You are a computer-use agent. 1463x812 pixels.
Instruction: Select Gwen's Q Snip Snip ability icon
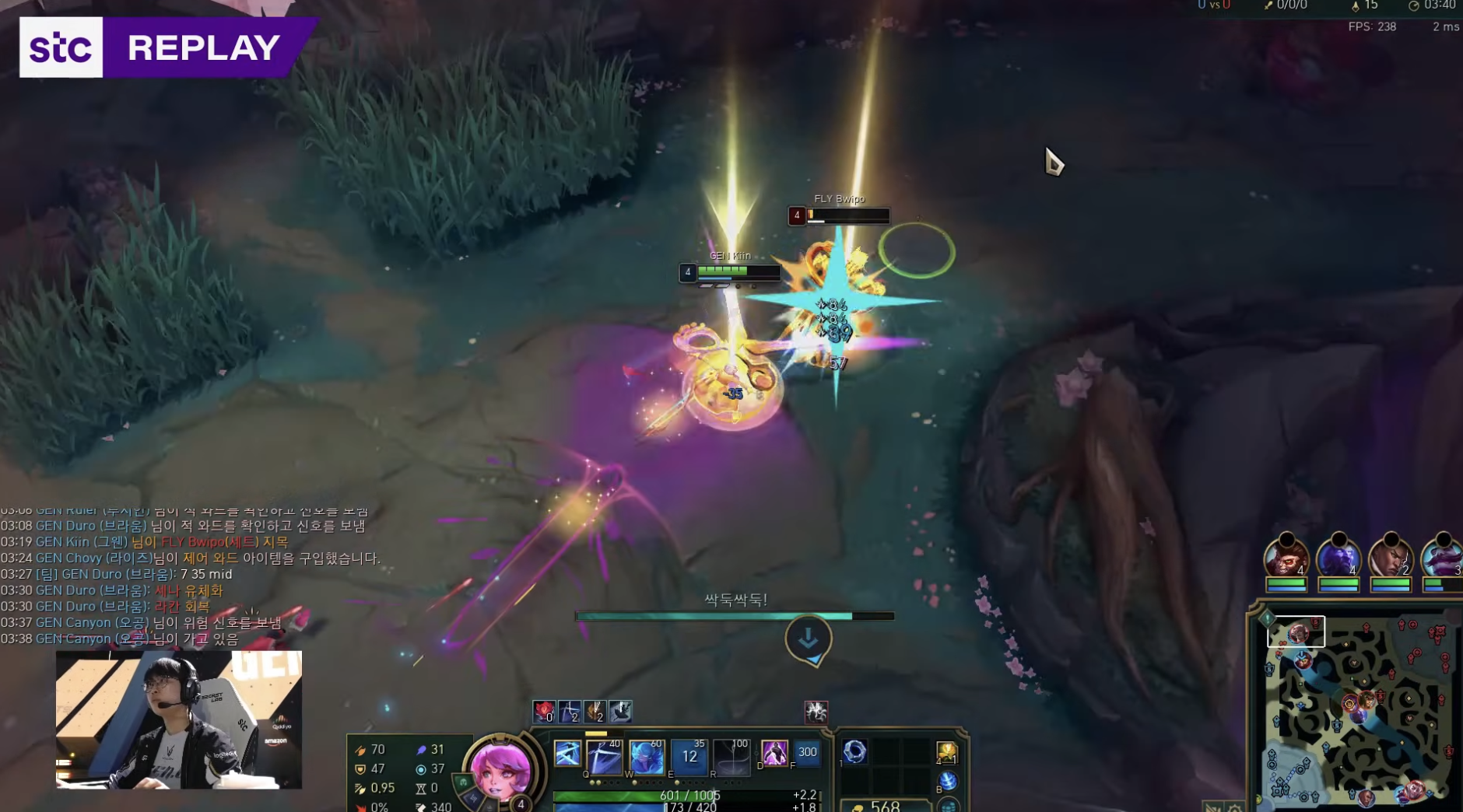point(605,756)
